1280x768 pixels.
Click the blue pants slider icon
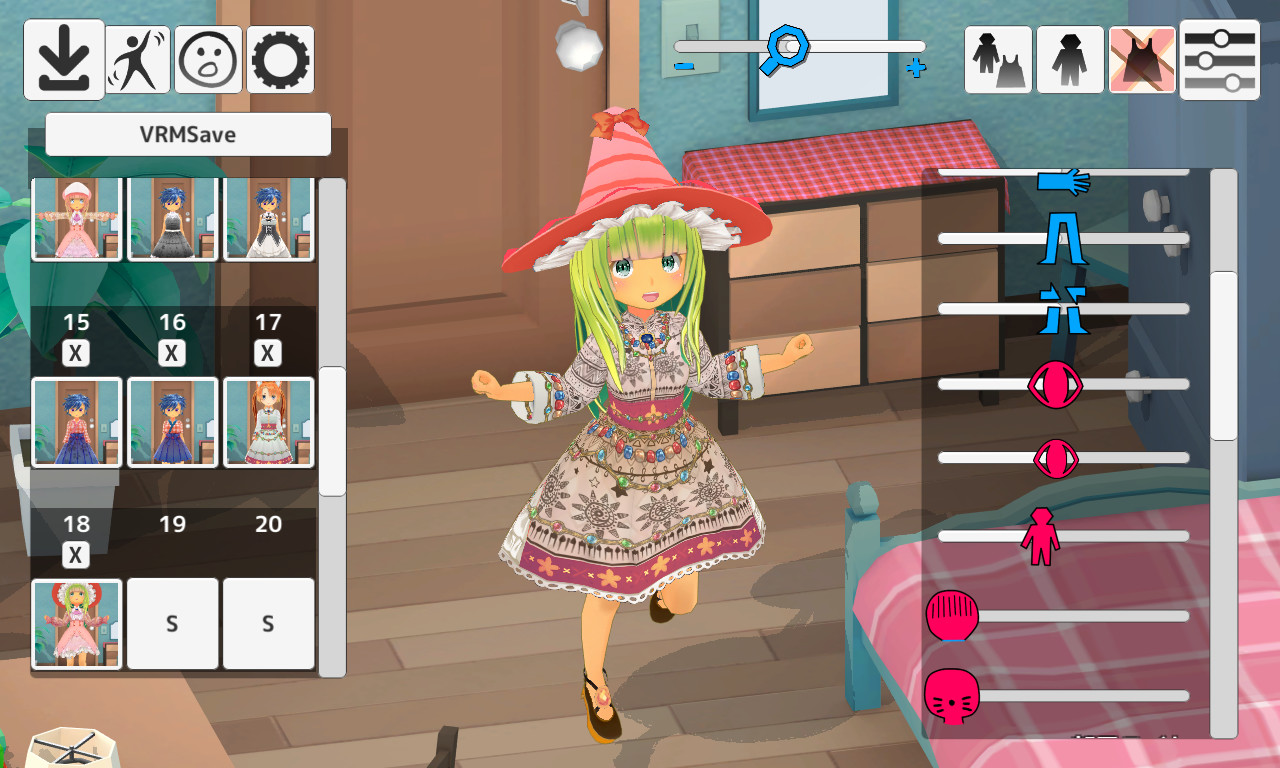[1064, 237]
